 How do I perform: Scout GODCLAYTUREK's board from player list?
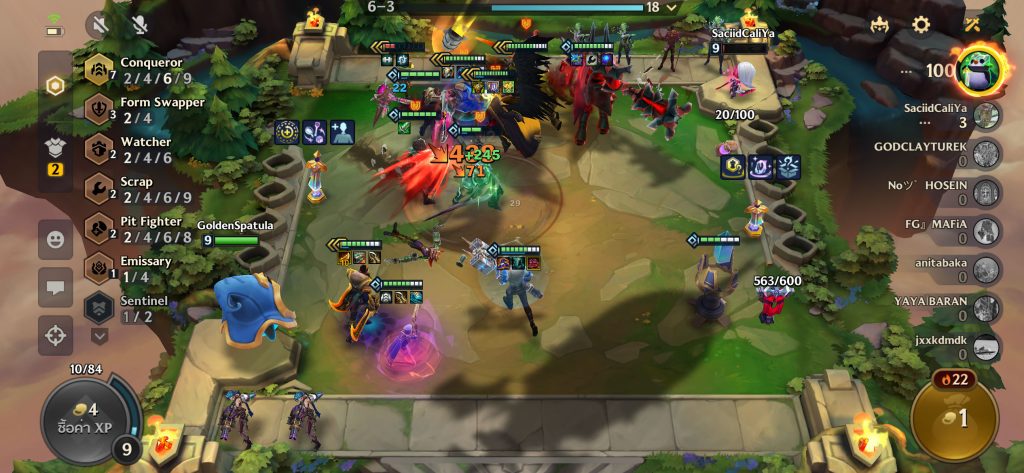986,153
